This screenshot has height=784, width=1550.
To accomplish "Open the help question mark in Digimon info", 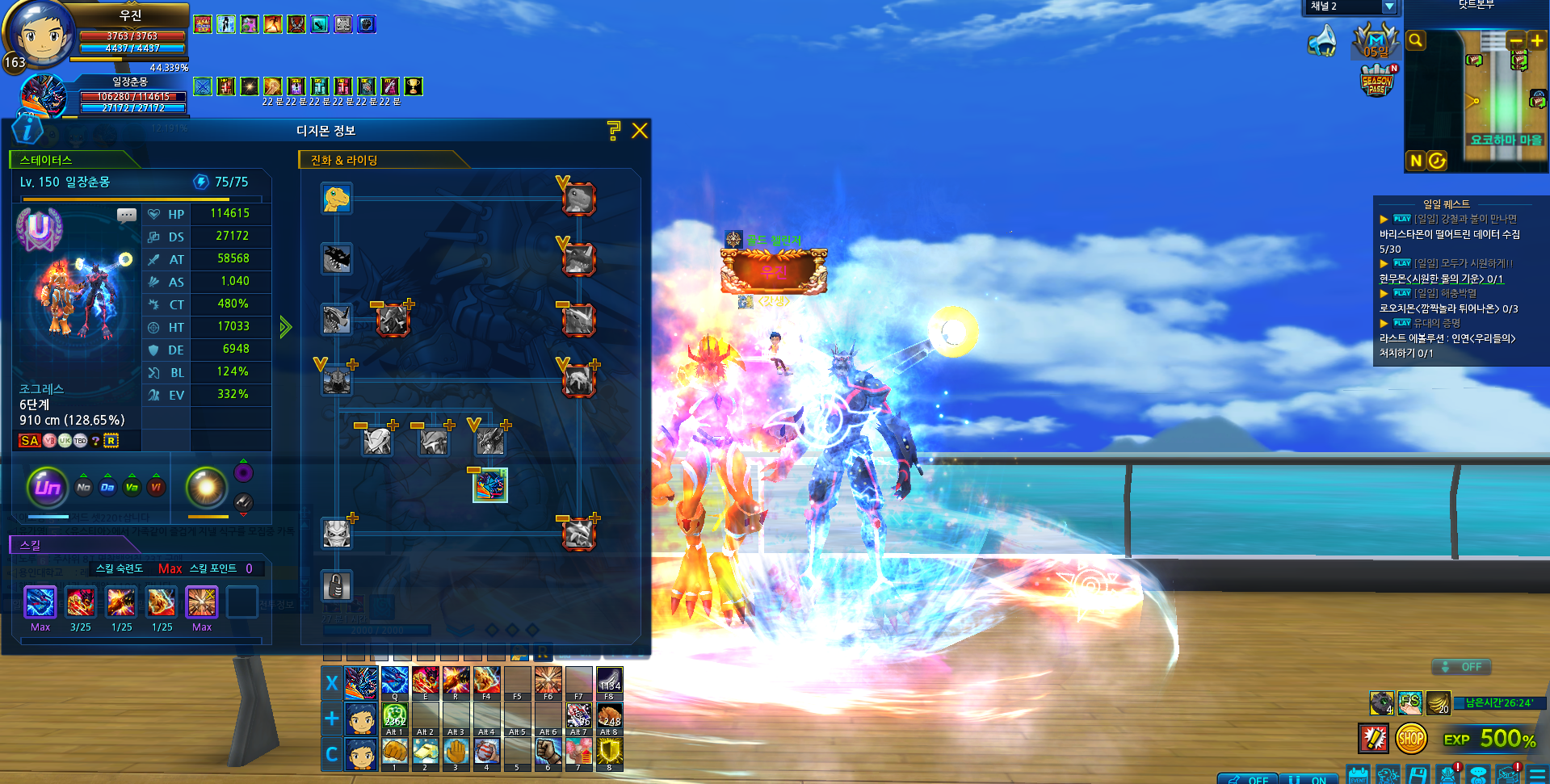I will pos(614,131).
